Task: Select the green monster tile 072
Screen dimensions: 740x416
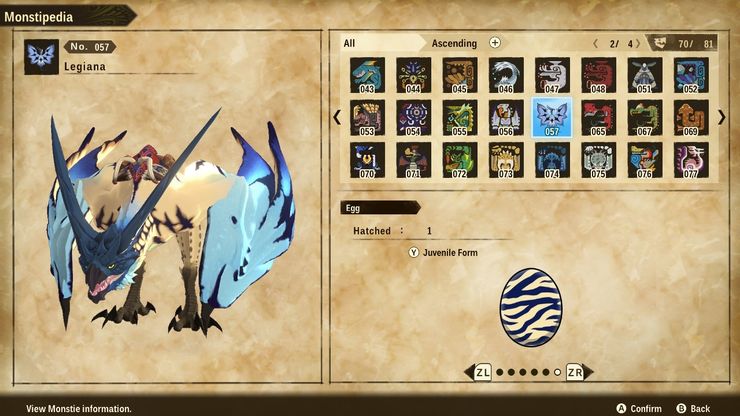Action: (459, 160)
